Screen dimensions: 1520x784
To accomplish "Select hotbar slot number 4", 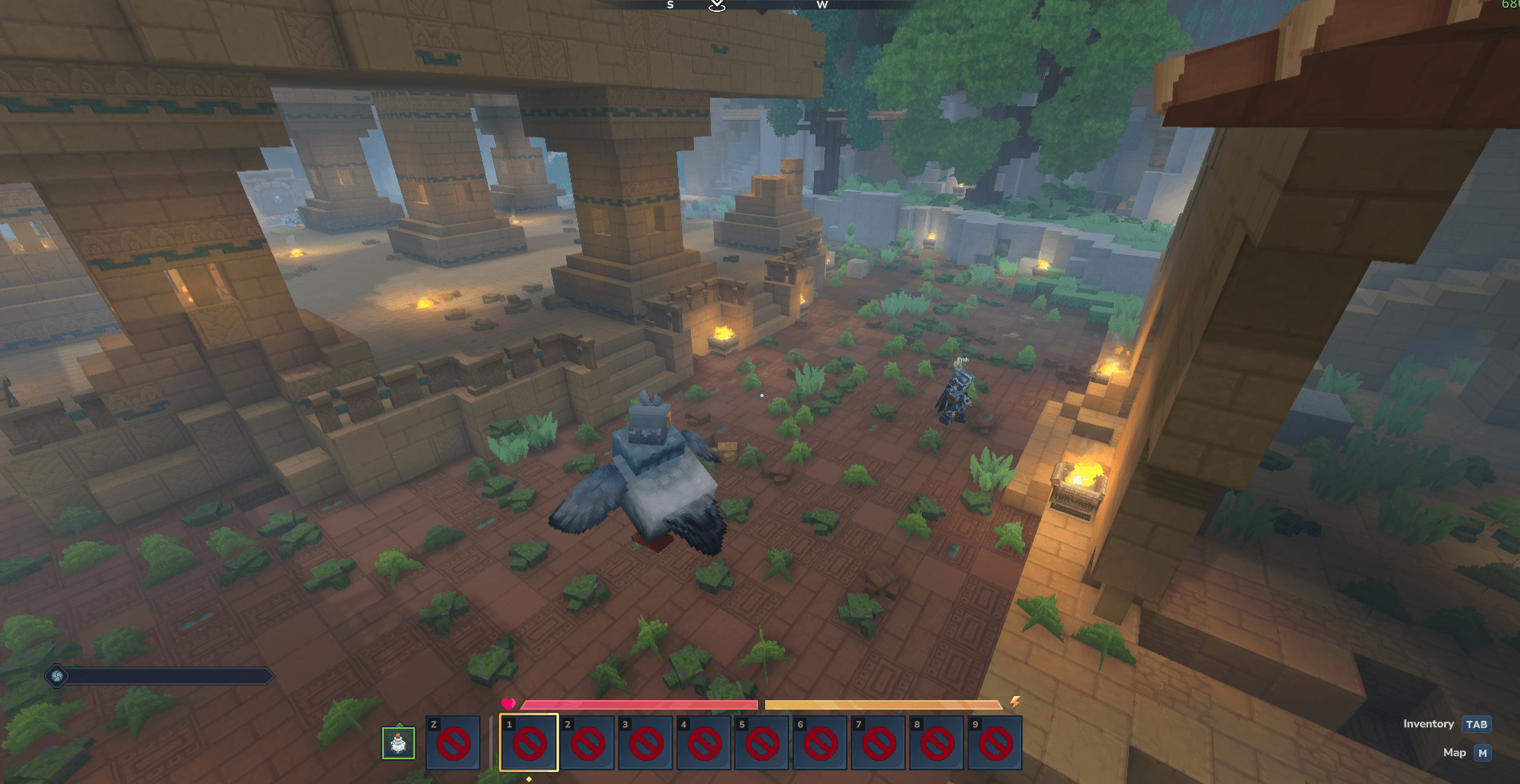I will 704,743.
